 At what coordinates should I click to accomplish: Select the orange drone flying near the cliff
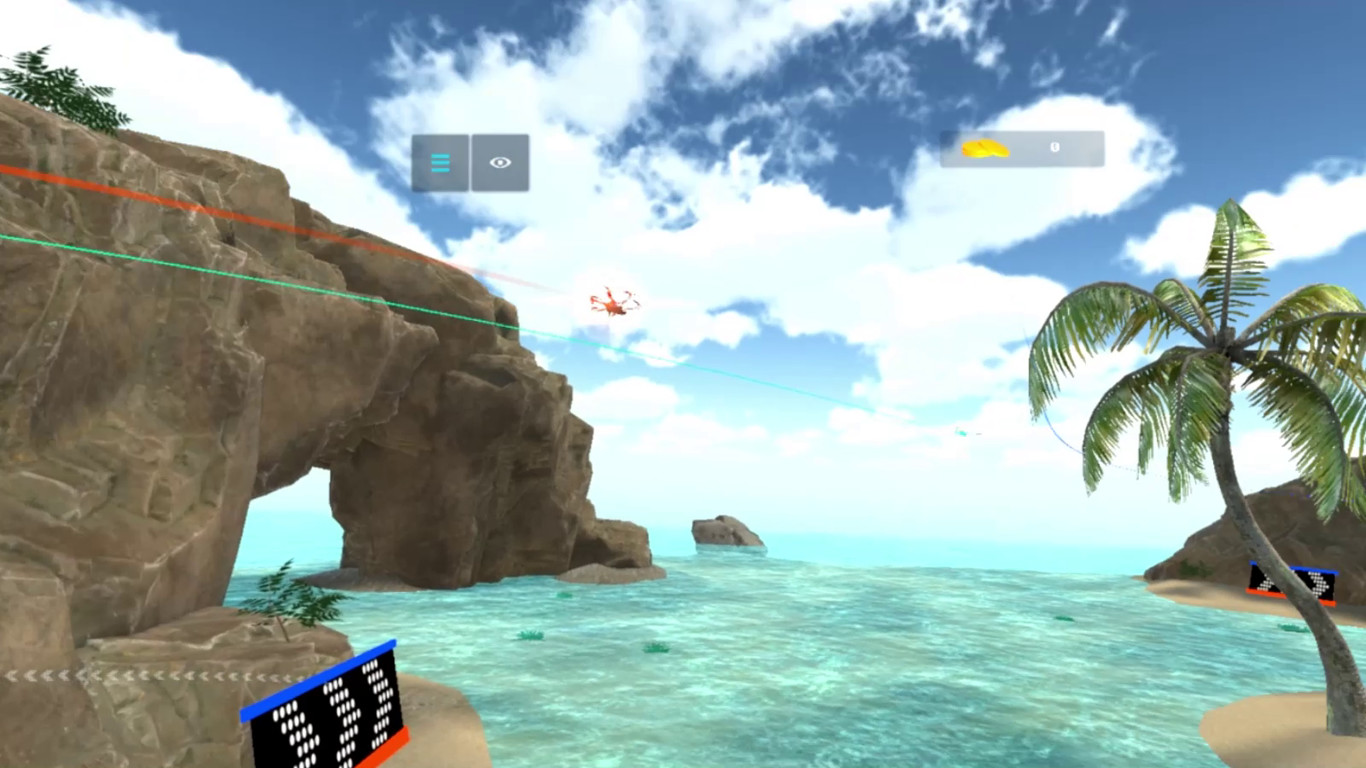(x=611, y=302)
